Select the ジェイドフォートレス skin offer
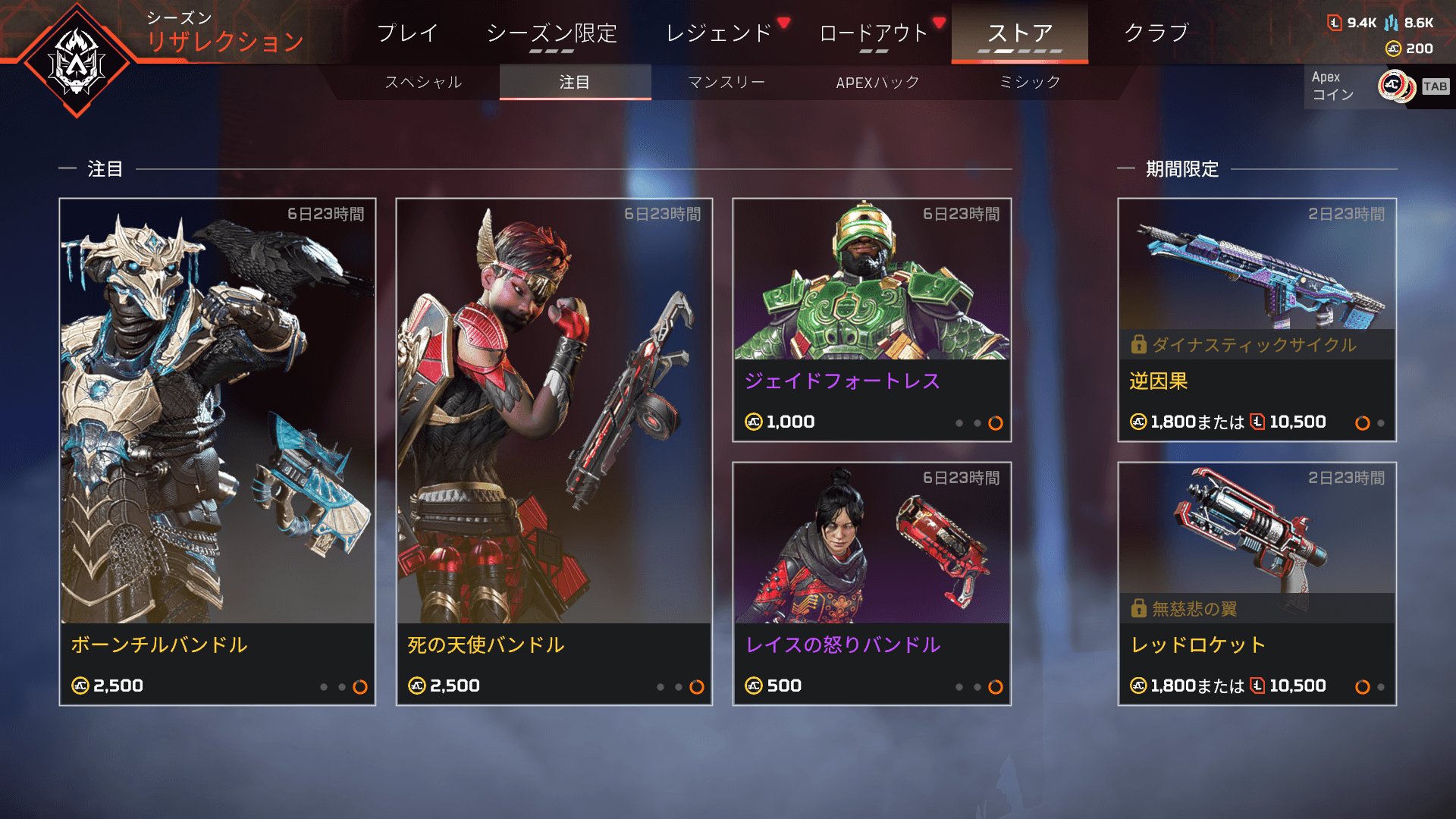This screenshot has height=819, width=1456. click(x=872, y=319)
